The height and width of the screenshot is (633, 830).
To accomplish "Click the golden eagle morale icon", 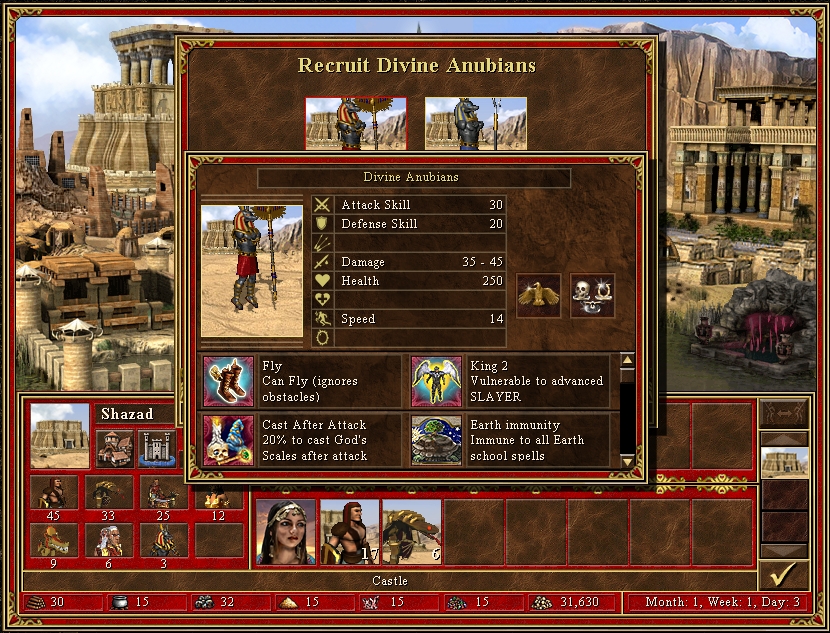I will 538,296.
